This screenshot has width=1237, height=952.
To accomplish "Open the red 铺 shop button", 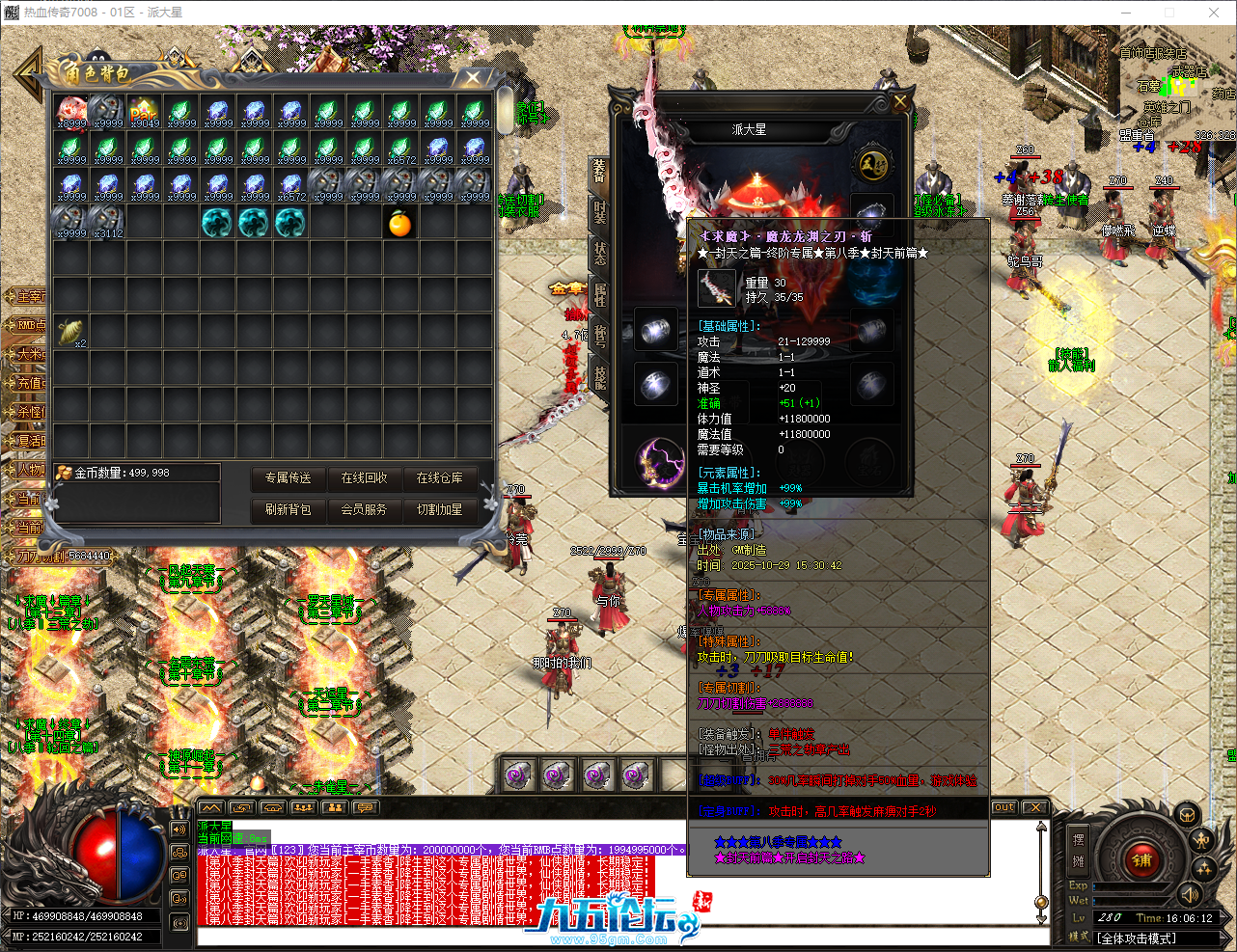I will 1141,860.
